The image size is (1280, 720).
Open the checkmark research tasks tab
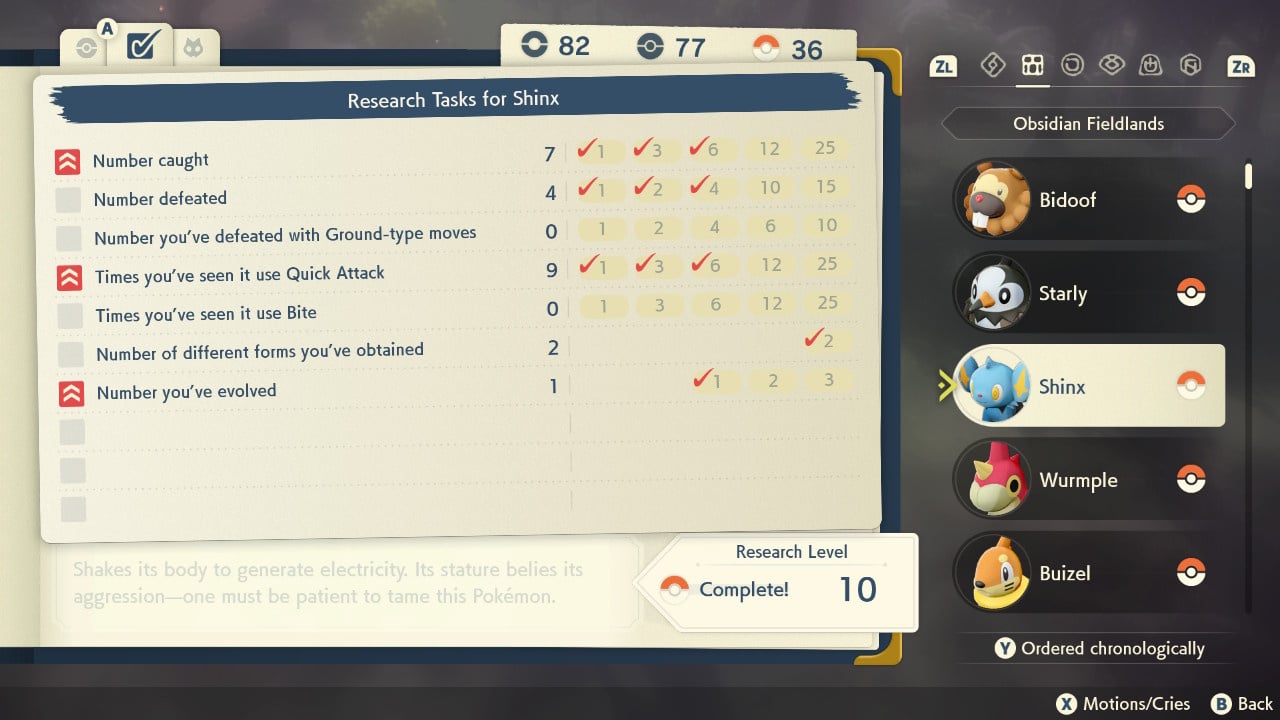click(x=141, y=46)
